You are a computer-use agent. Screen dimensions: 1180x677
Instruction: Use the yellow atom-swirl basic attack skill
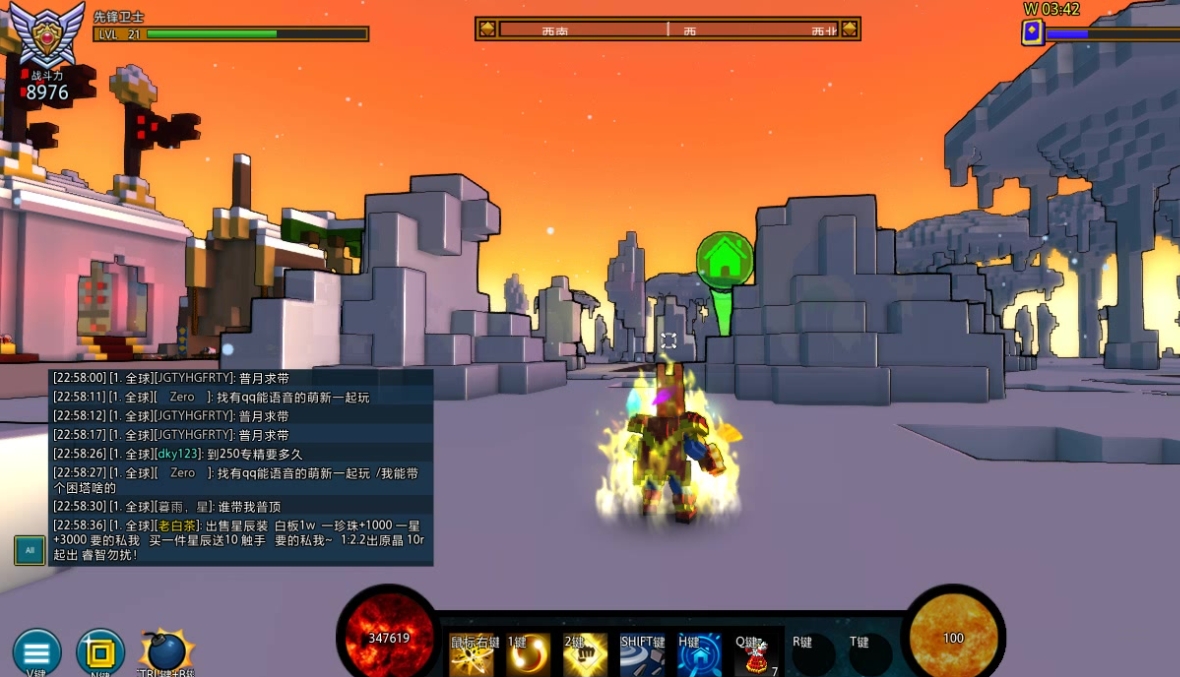tap(472, 654)
